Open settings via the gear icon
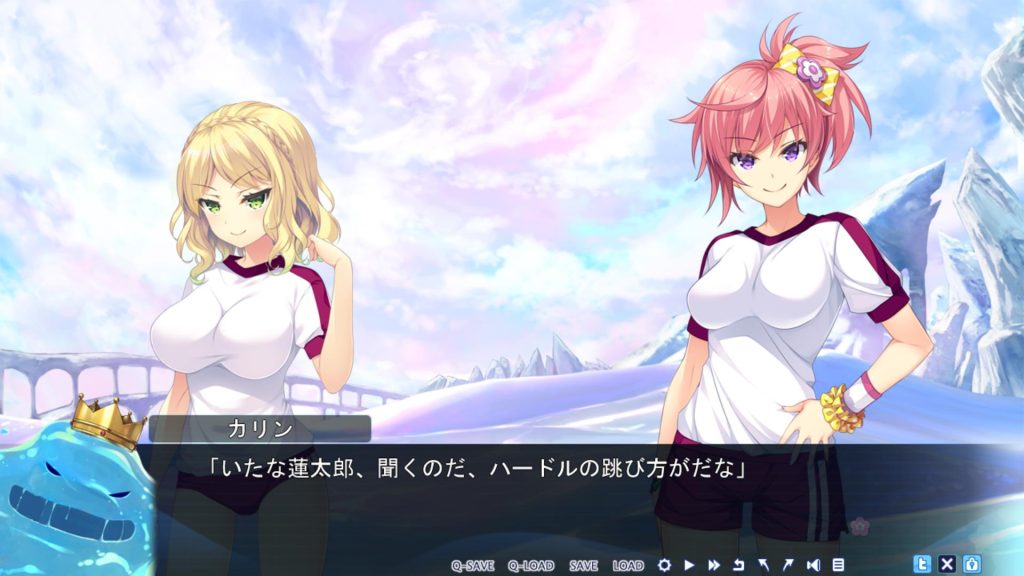Image resolution: width=1024 pixels, height=576 pixels. click(664, 565)
